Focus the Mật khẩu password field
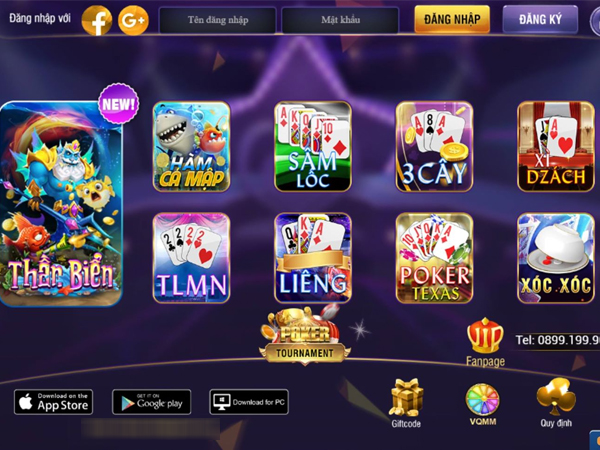 [340, 20]
